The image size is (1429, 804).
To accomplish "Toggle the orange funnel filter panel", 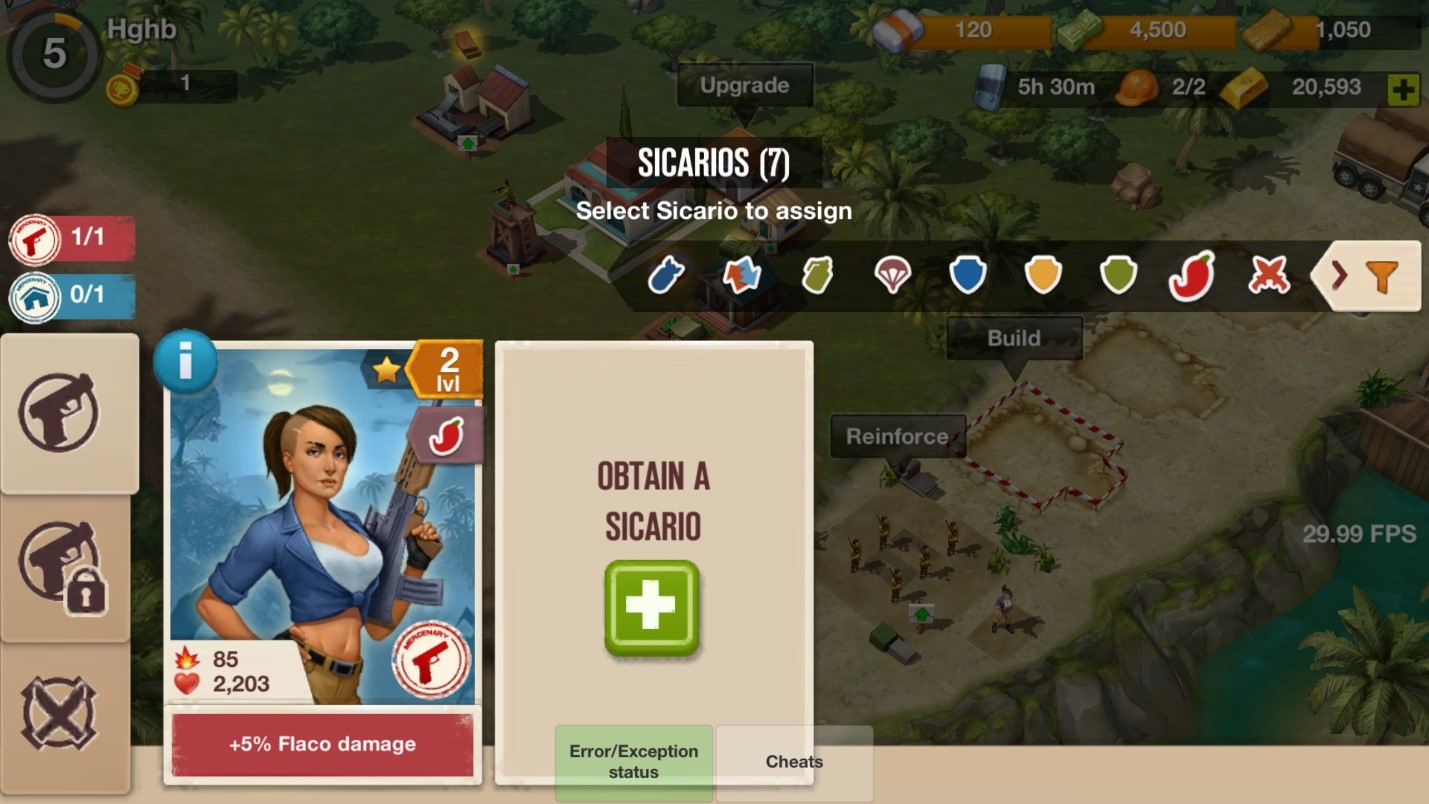I will [x=1367, y=275].
